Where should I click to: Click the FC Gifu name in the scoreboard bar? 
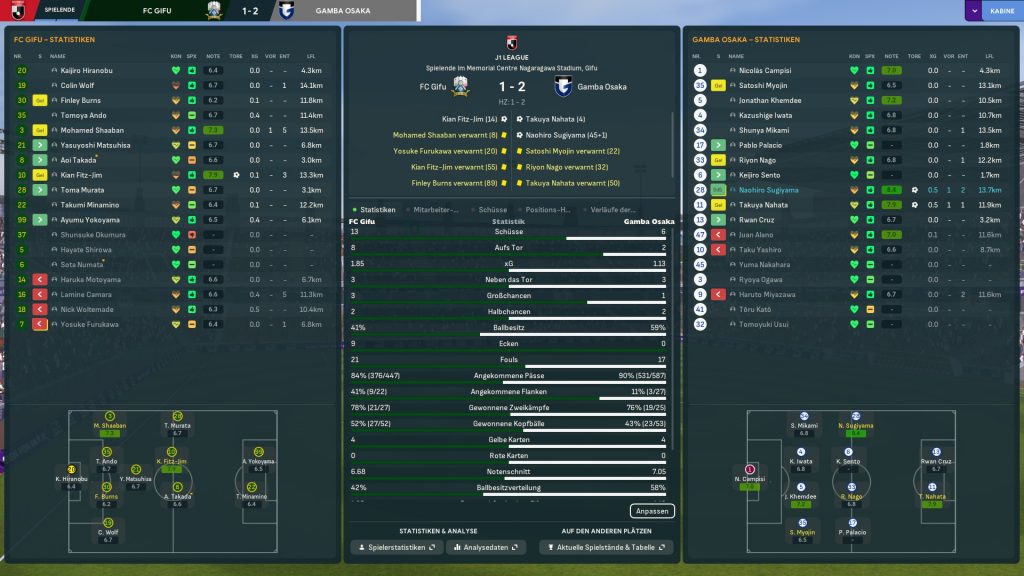click(170, 11)
